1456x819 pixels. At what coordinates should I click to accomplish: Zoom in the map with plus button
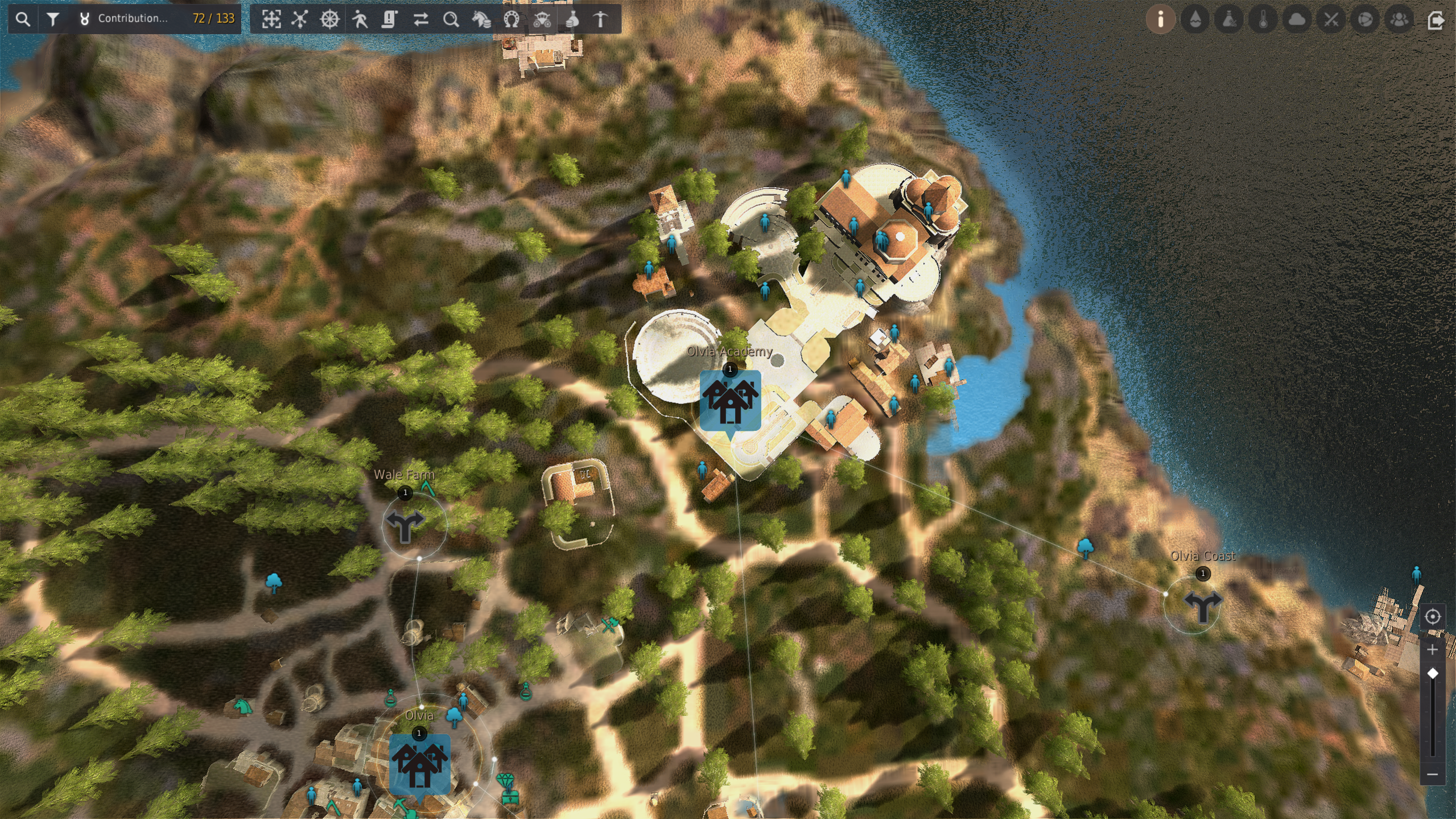click(1433, 649)
